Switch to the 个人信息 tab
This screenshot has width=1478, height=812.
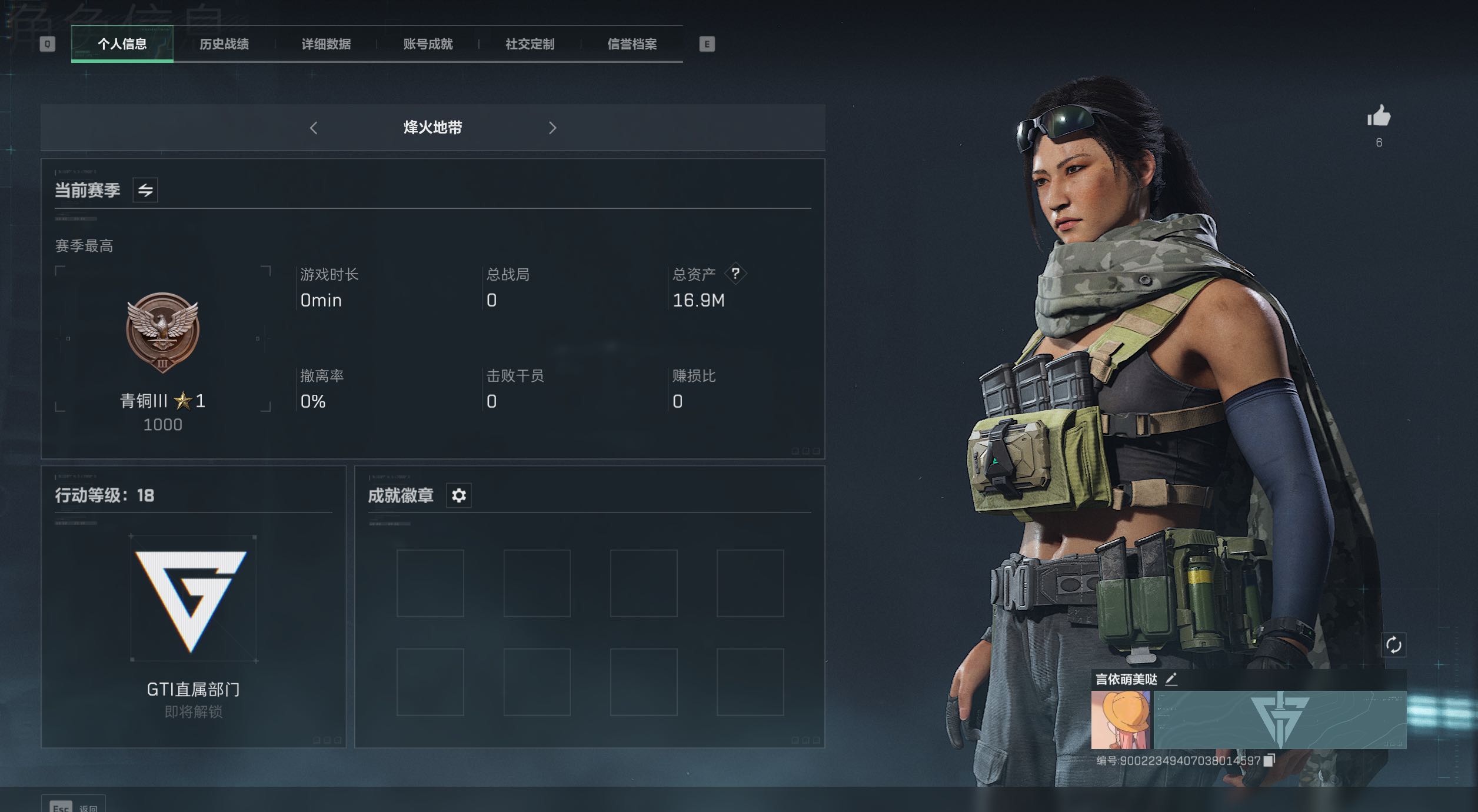122,44
